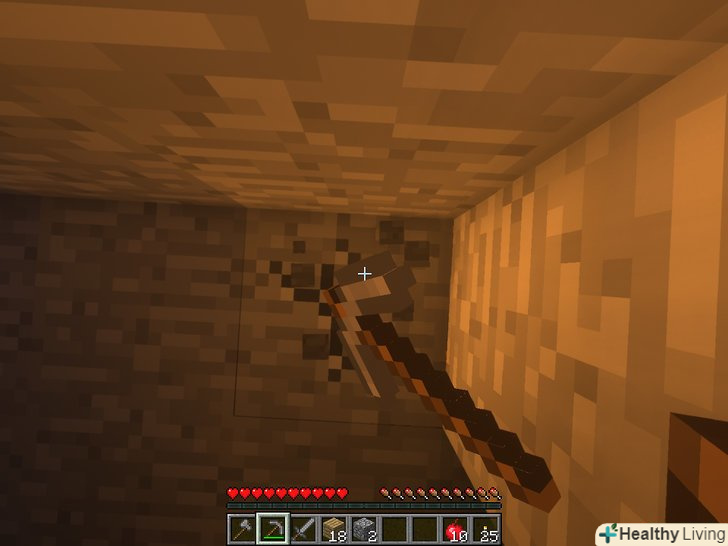Click the Healthy Living watermark logo

click(660, 534)
